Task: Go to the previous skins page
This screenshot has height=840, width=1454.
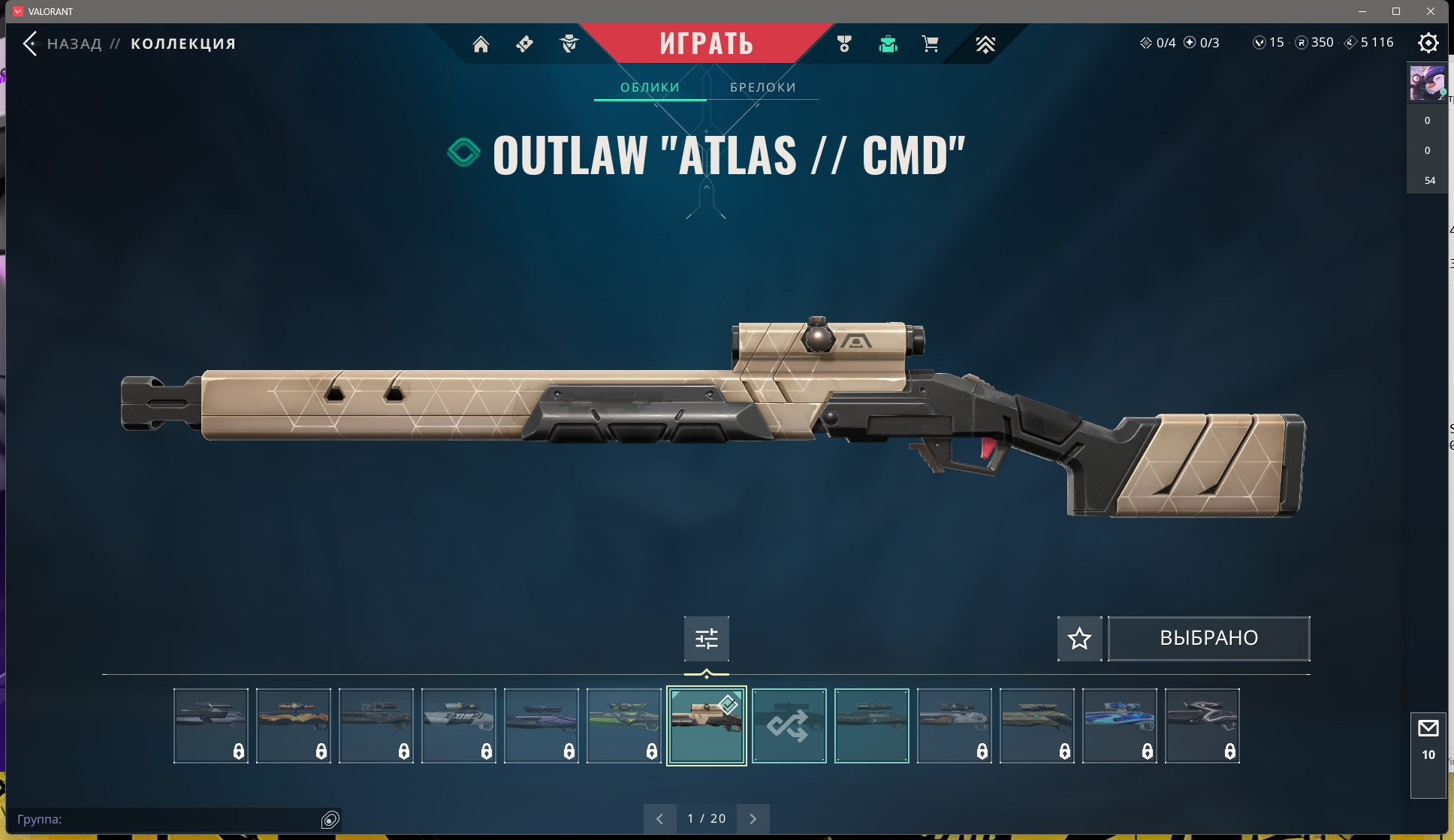Action: pos(659,819)
